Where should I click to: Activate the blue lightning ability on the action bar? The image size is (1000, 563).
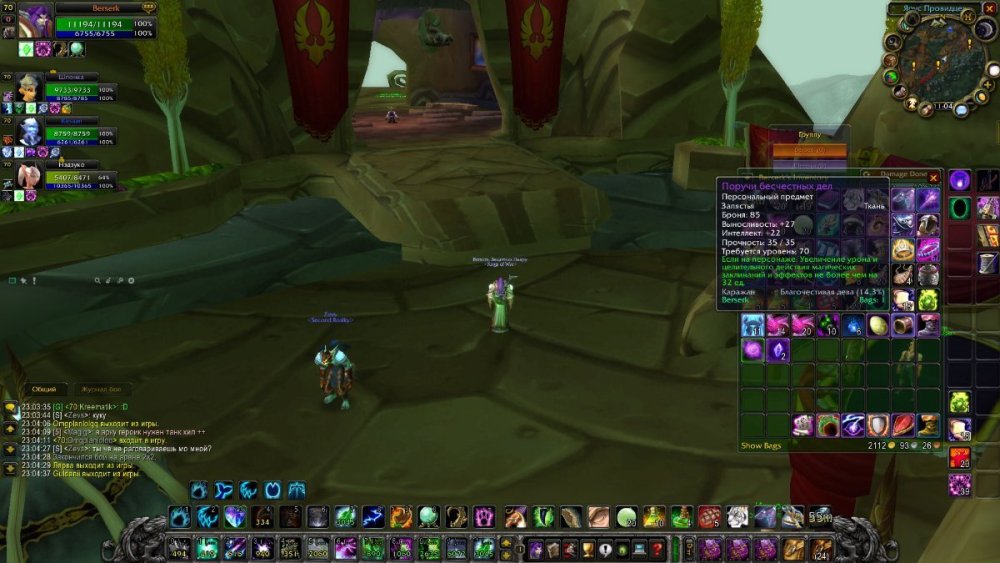(x=372, y=517)
